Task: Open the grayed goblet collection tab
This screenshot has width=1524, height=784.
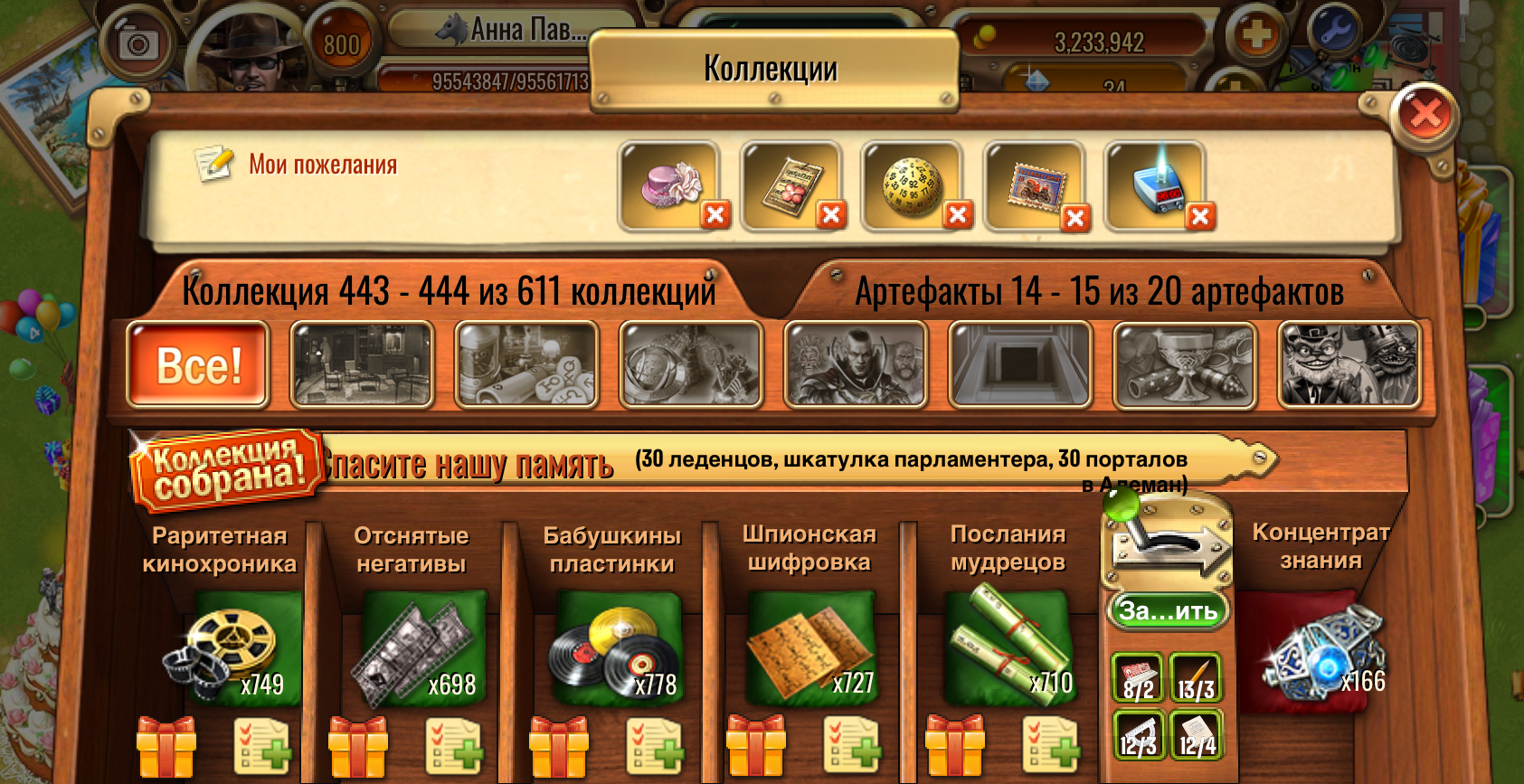Action: click(x=1186, y=364)
